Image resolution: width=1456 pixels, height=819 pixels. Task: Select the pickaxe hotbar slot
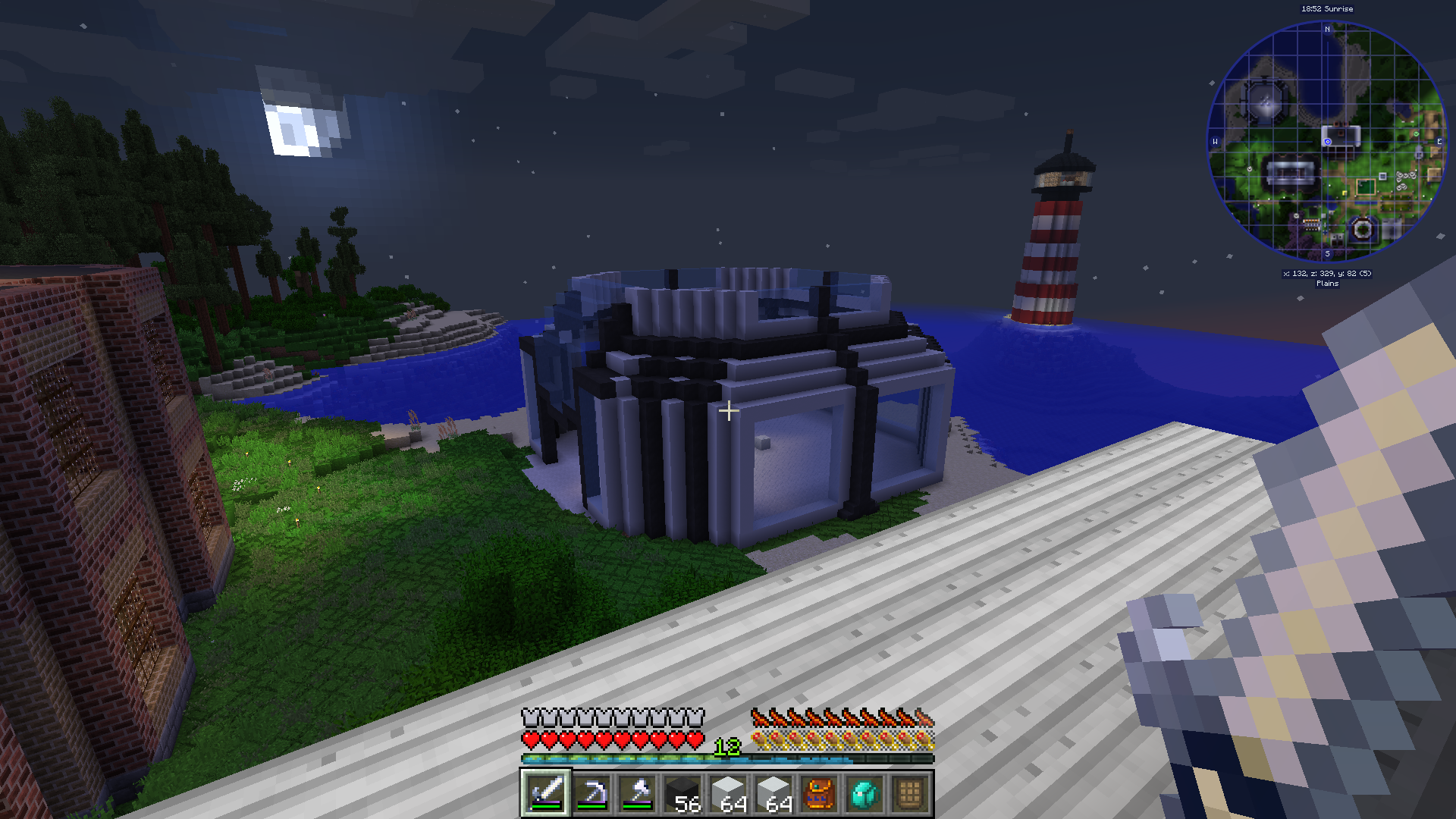[591, 793]
